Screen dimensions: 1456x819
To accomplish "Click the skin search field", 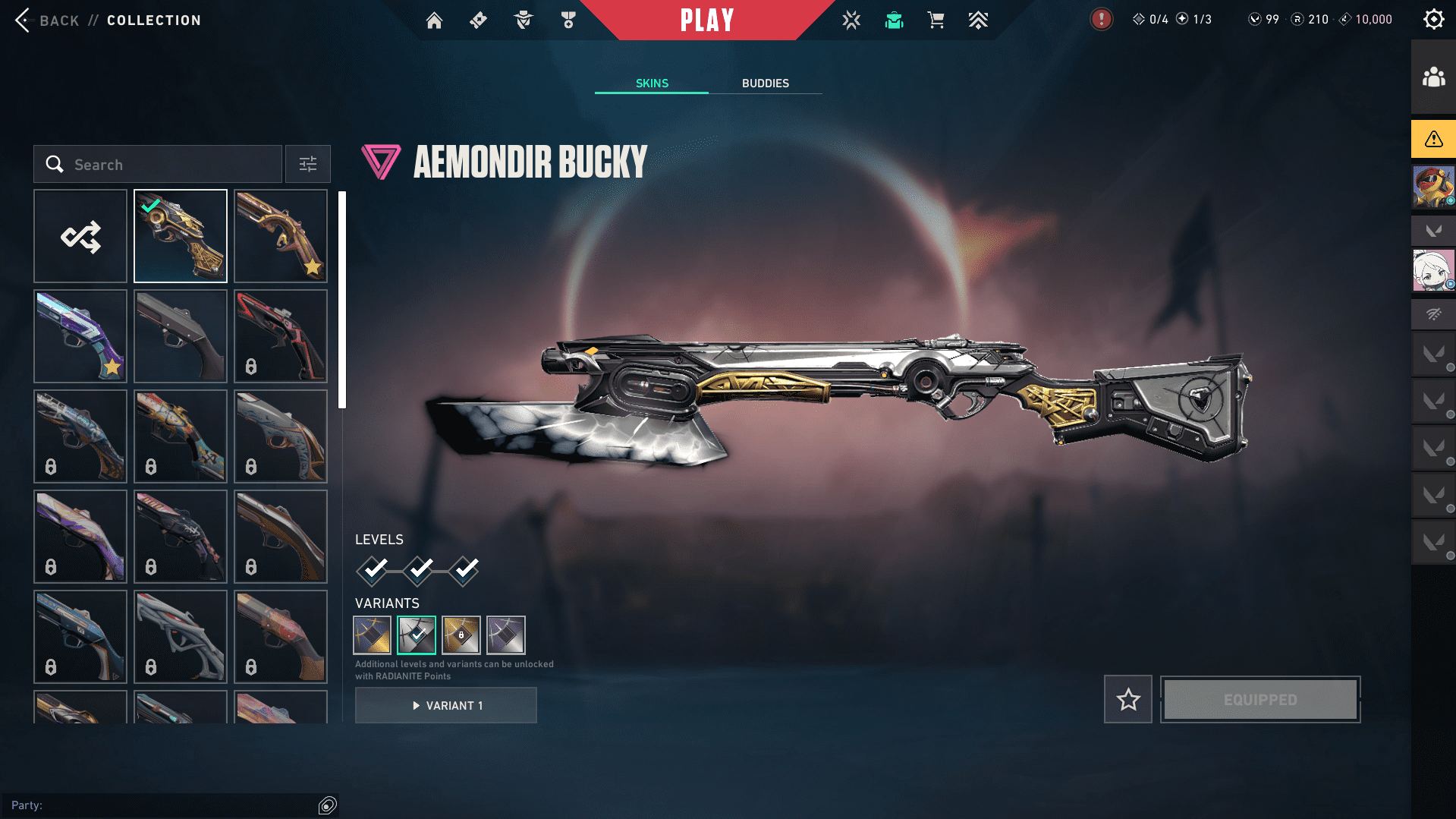I will tap(158, 165).
